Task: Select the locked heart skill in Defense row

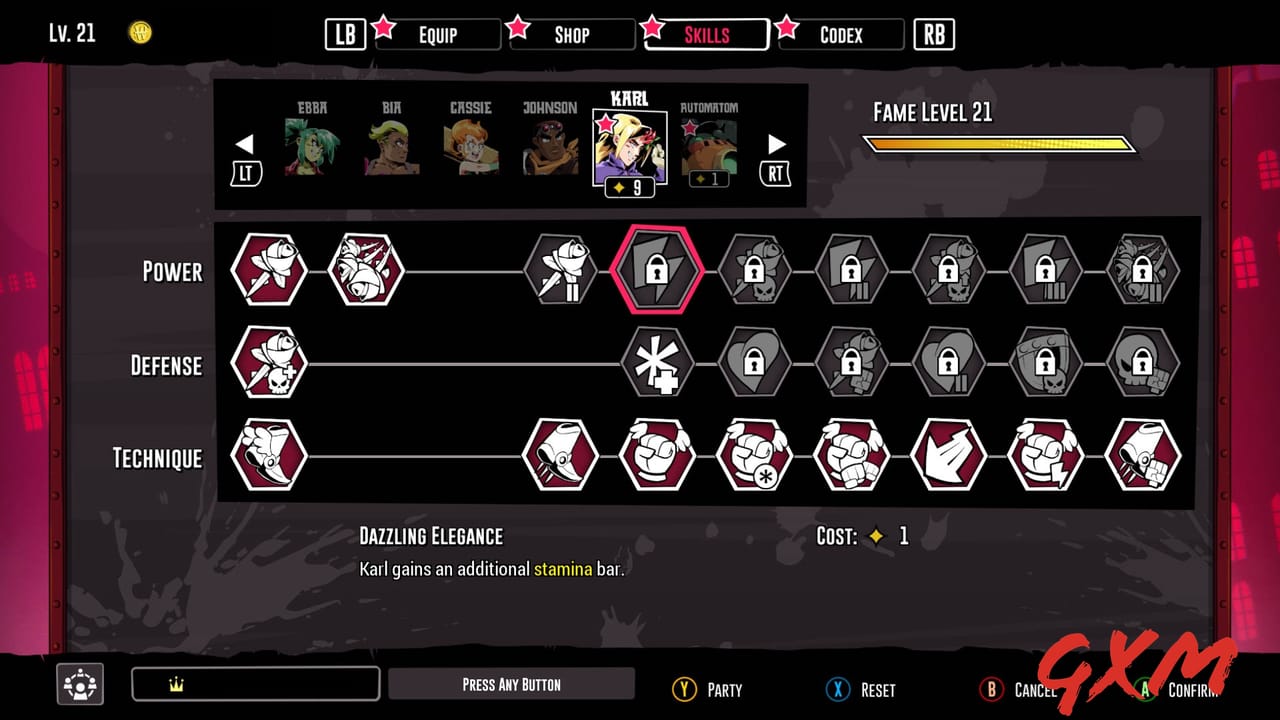Action: pyautogui.click(x=754, y=364)
